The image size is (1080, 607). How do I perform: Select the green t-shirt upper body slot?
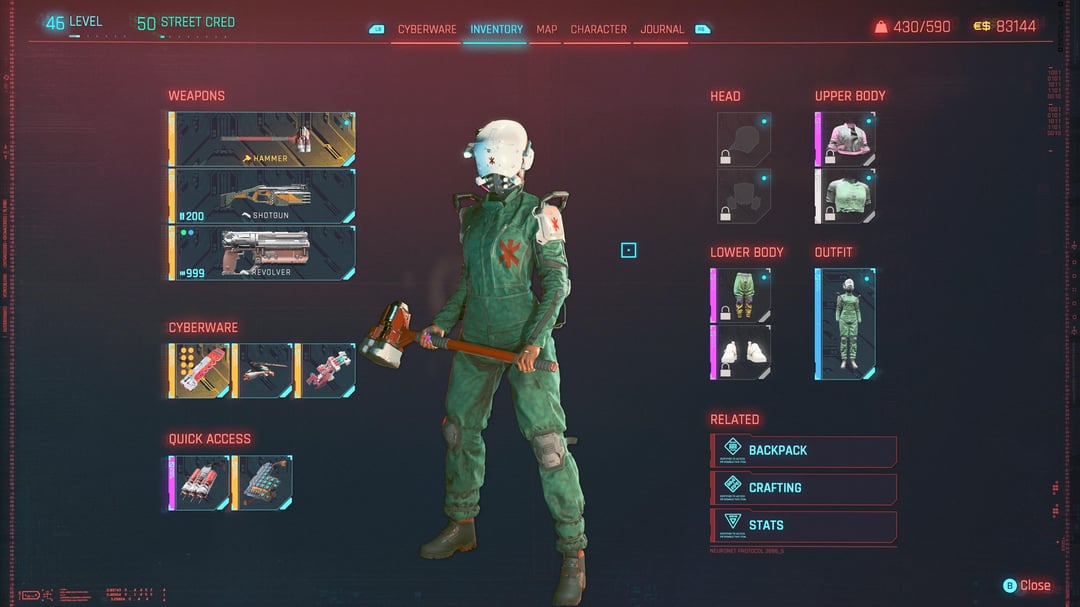[x=845, y=196]
